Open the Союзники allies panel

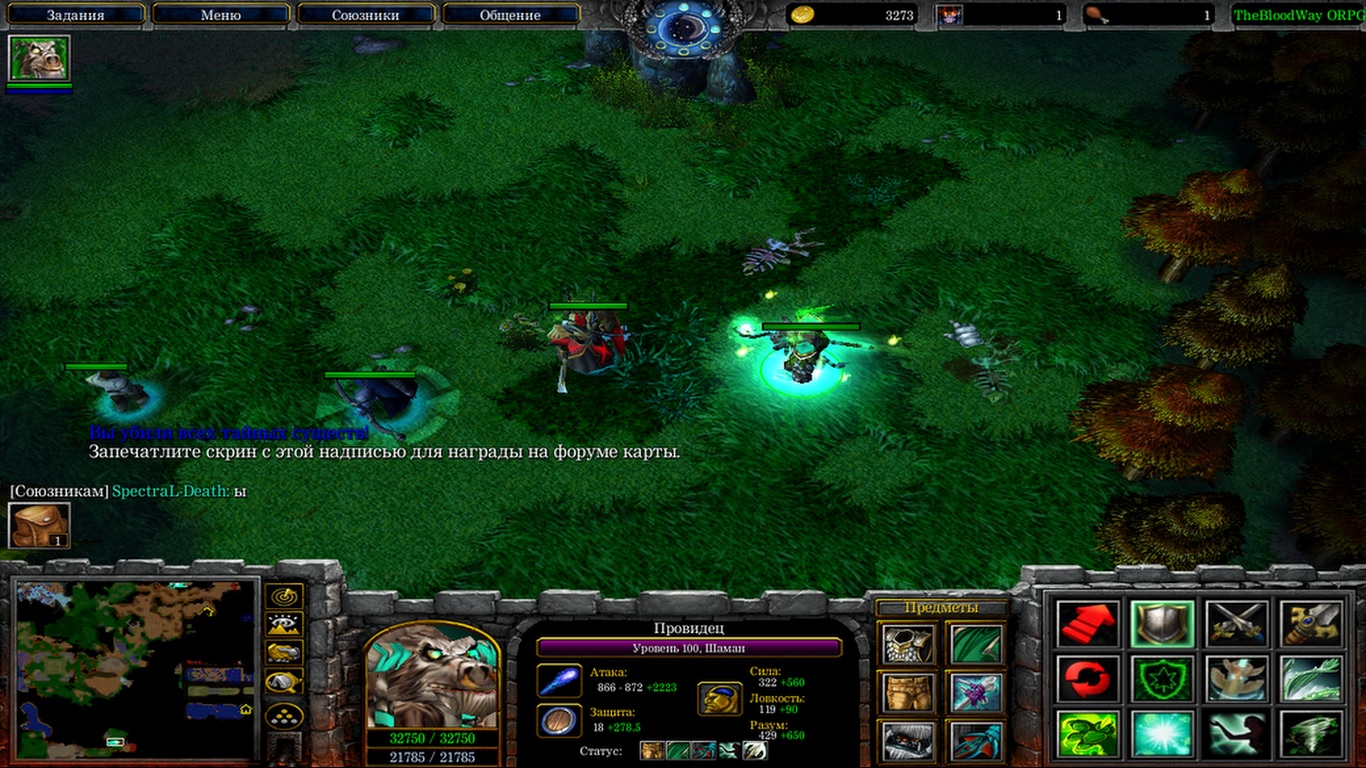point(365,15)
